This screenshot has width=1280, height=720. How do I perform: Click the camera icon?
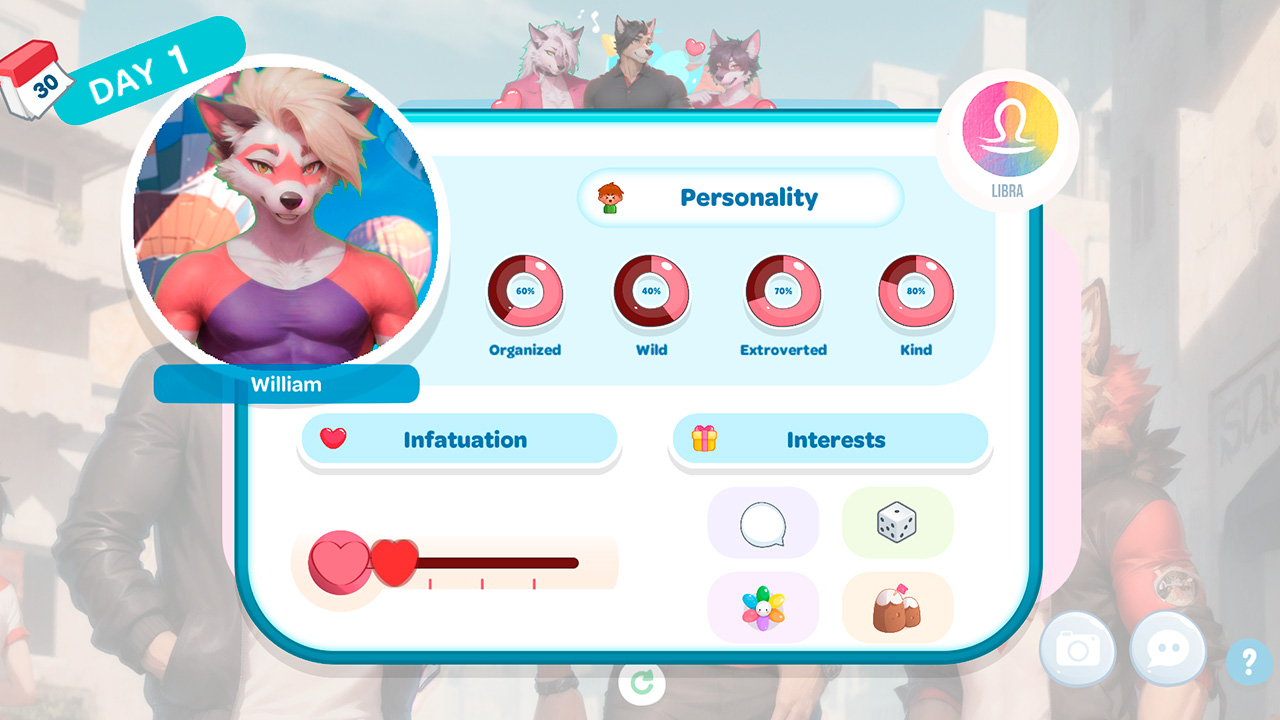1078,649
